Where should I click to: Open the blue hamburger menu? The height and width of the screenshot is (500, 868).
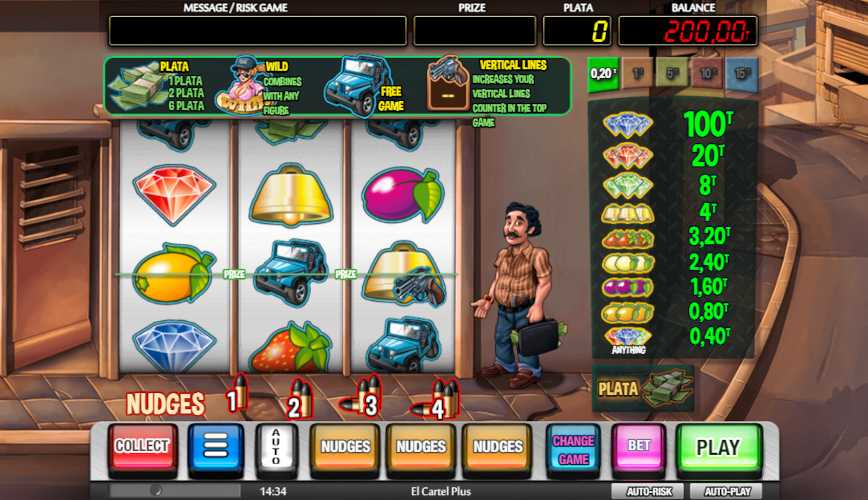216,447
